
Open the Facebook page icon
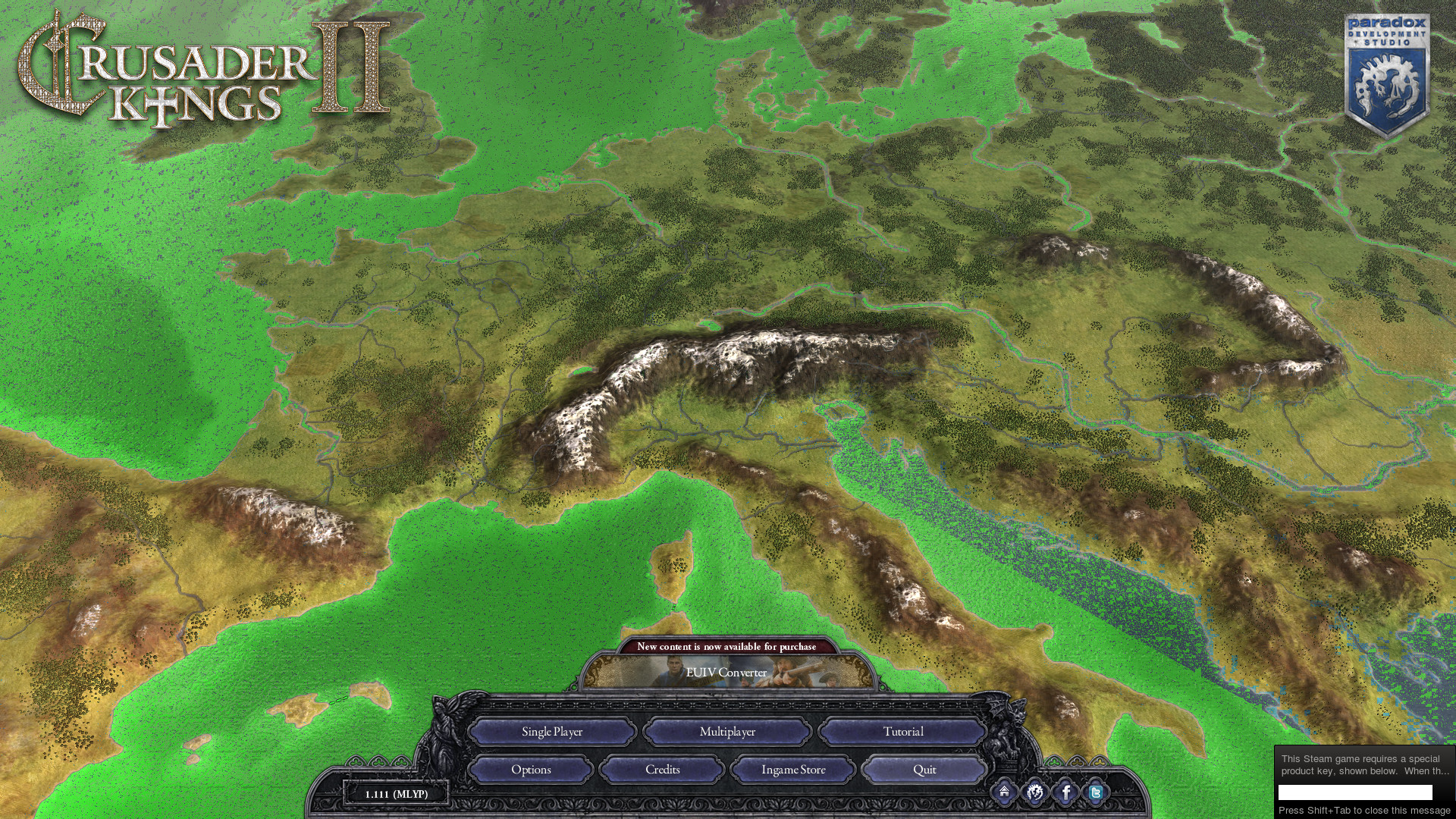point(1065,793)
